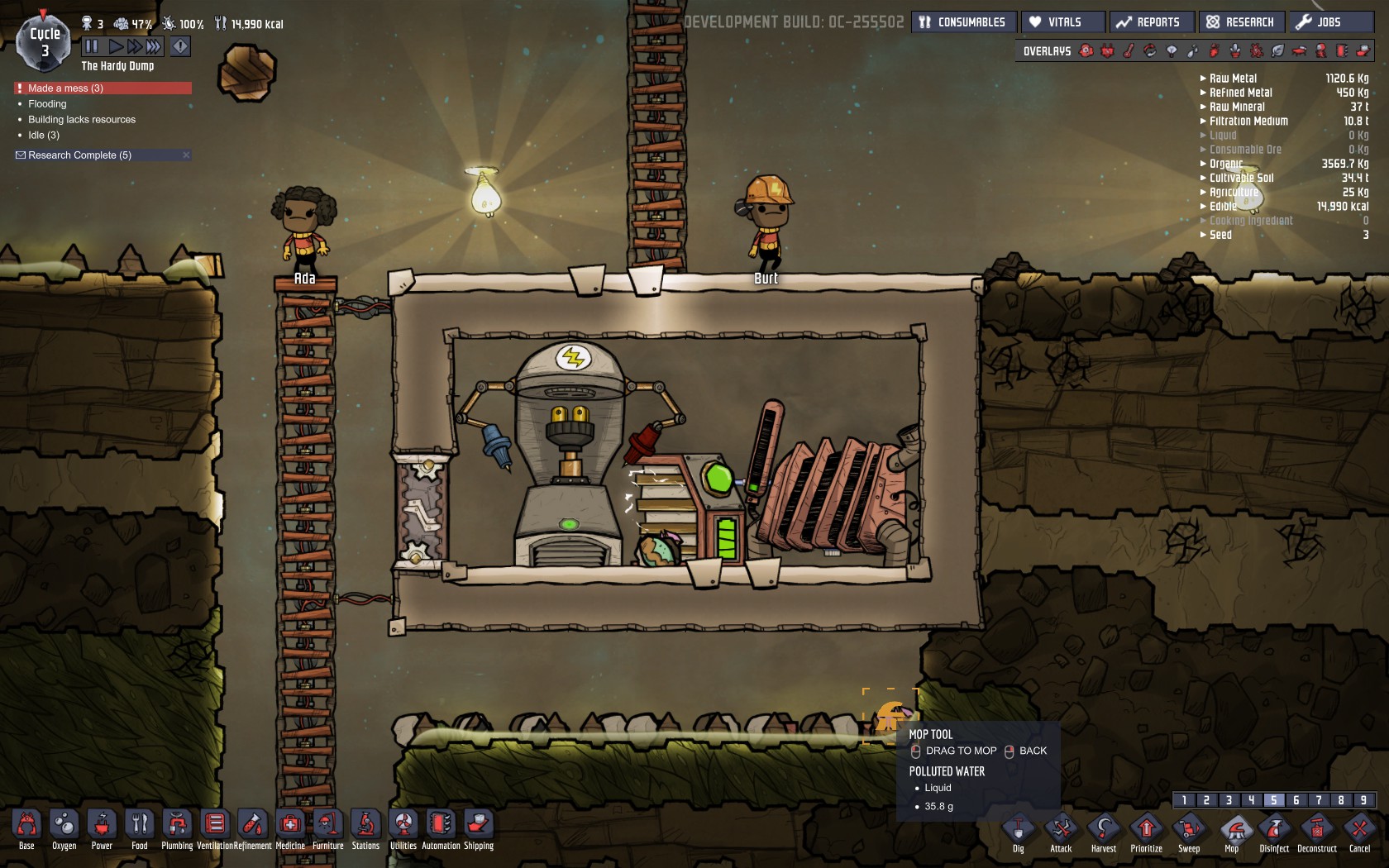This screenshot has height=868, width=1389.
Task: Select the Dig tool
Action: 1019,830
